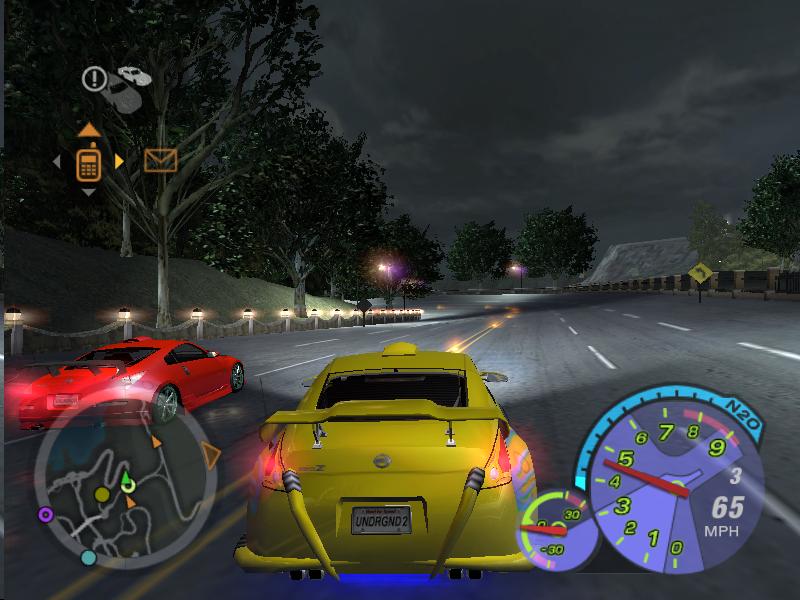This screenshot has height=600, width=800.
Task: Click the grey down arrow below the phone
Action: pyautogui.click(x=88, y=192)
